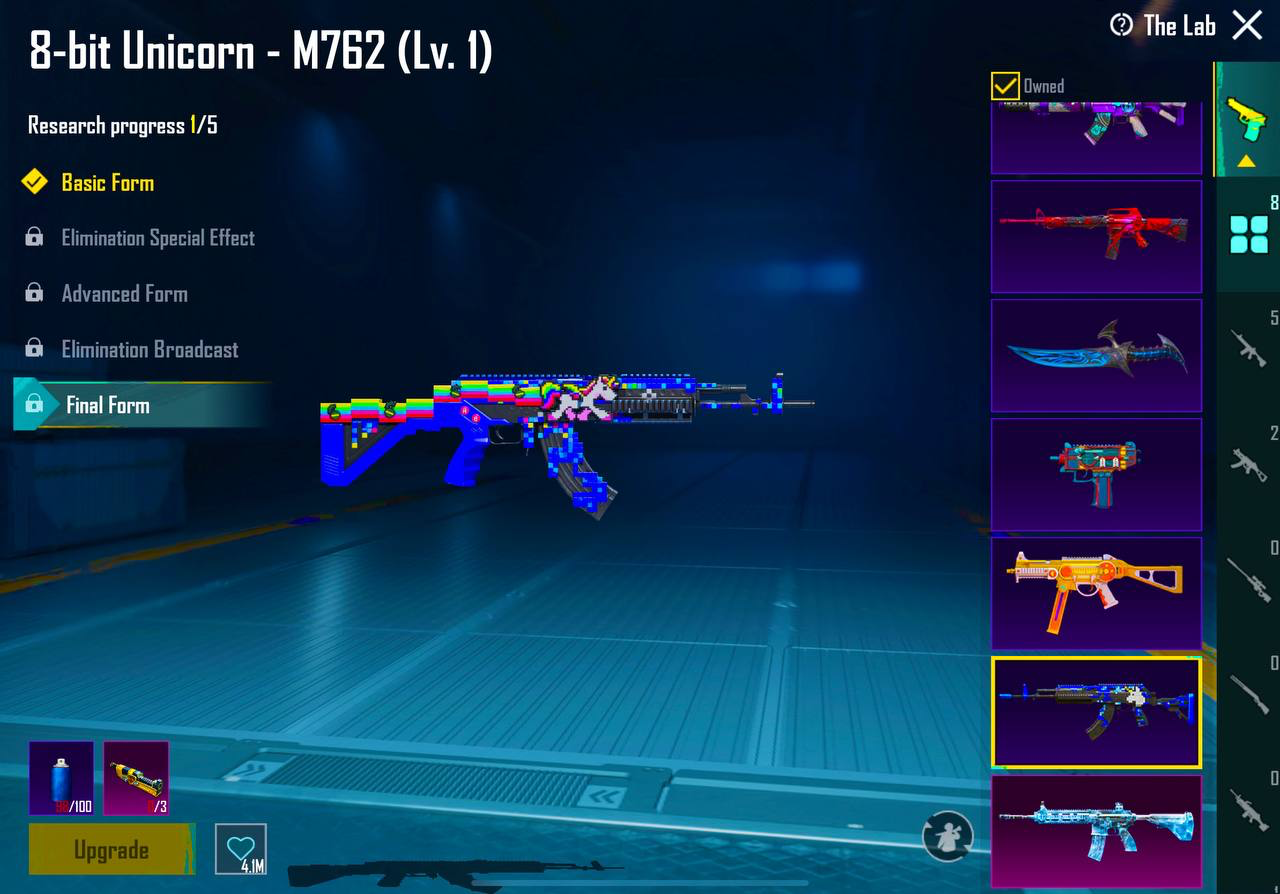Switch to the yellow pistol category tab

1246,120
